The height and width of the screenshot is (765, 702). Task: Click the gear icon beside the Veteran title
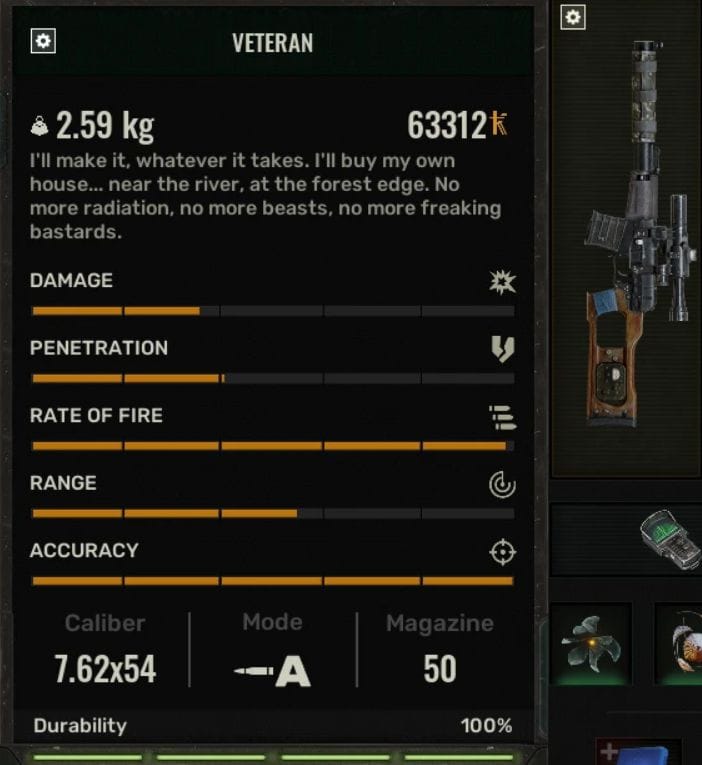click(44, 41)
